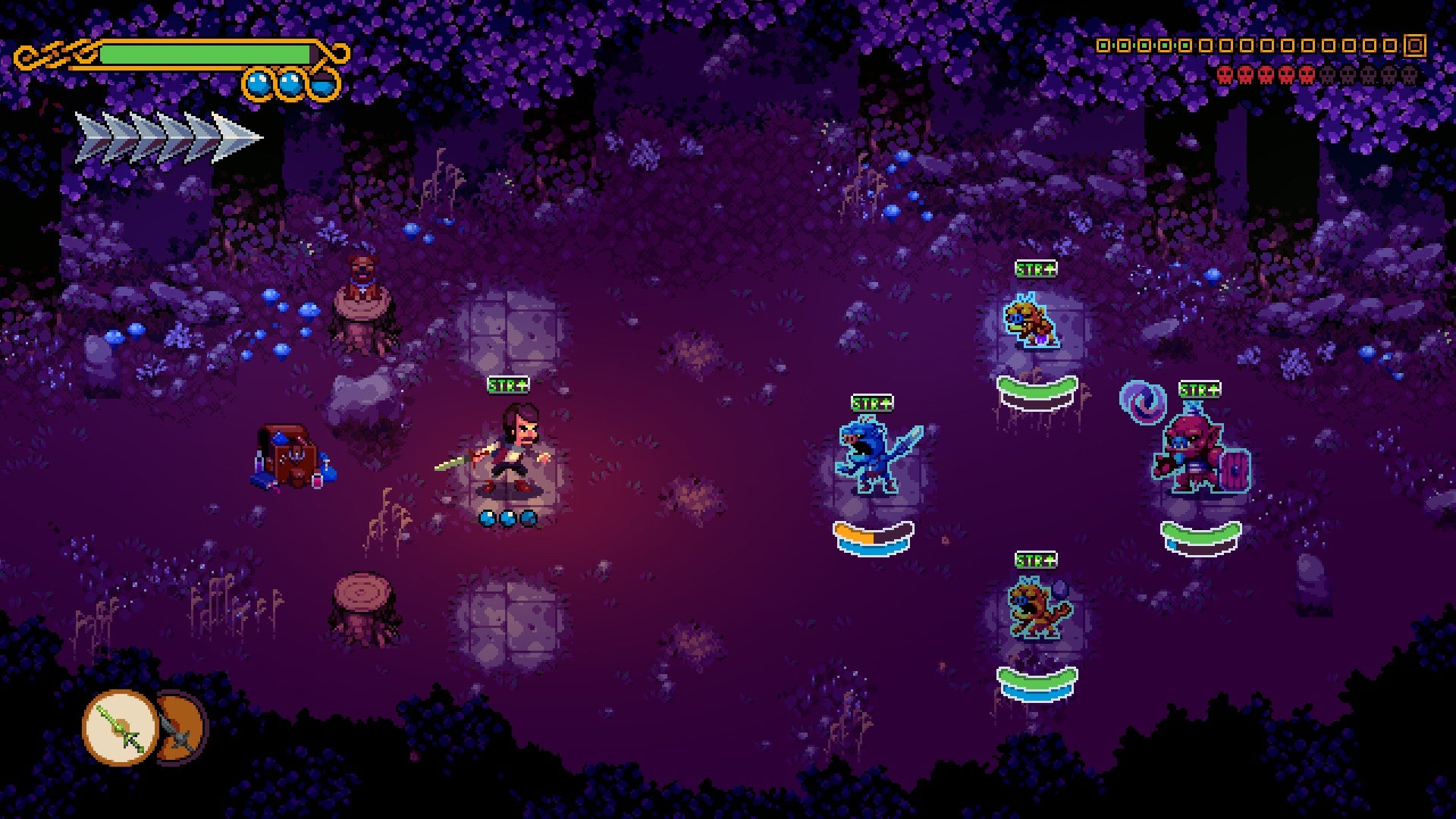Click the first green-filled square in the level track

1103,45
